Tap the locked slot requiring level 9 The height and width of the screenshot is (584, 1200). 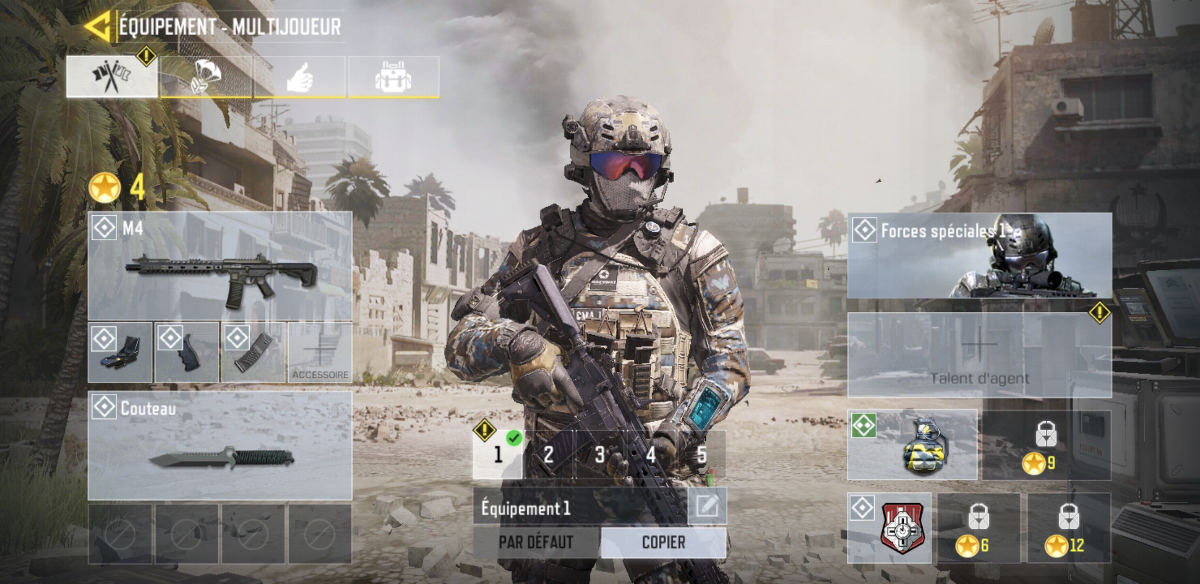click(x=1046, y=445)
